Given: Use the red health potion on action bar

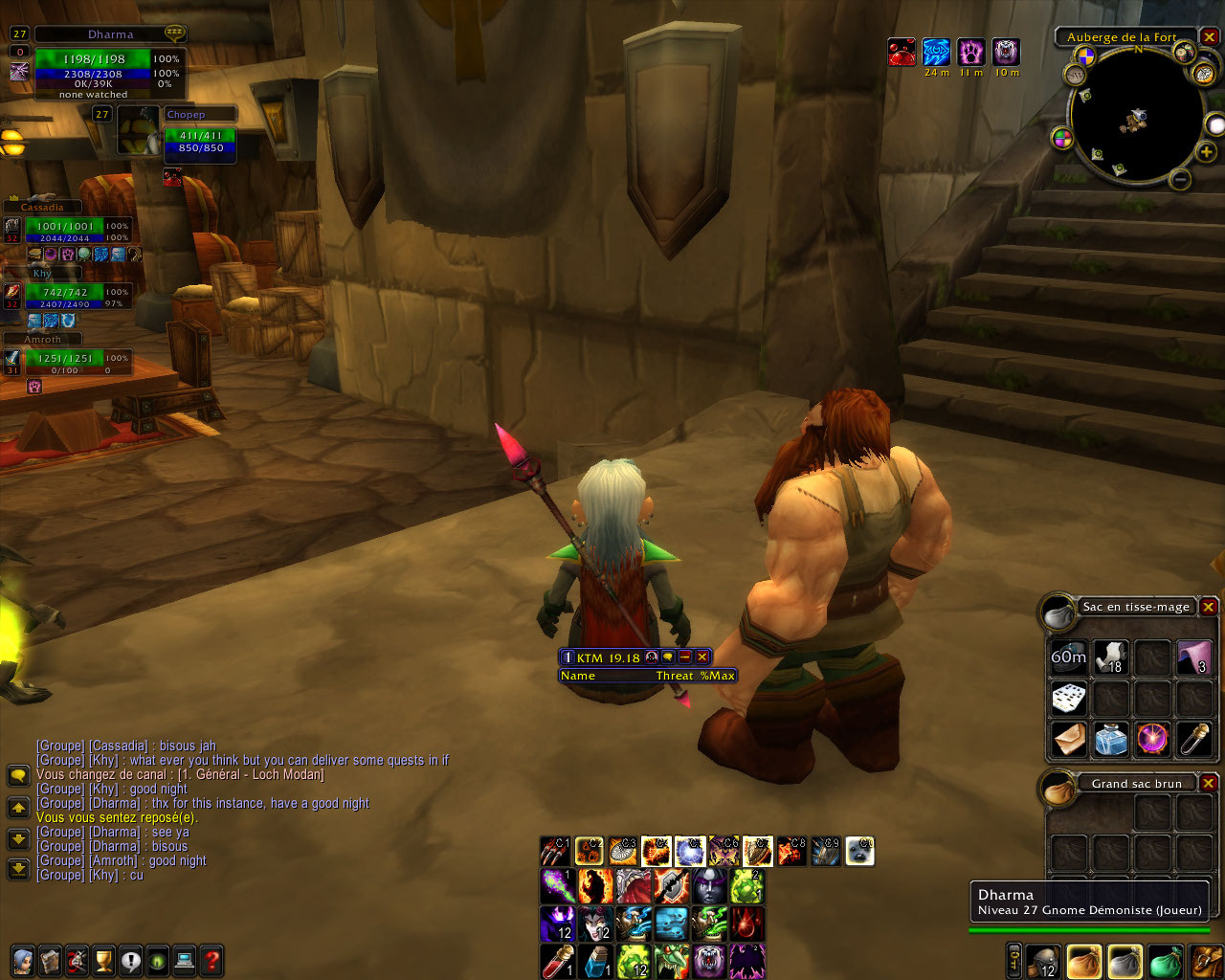Looking at the screenshot, I should point(557,960).
